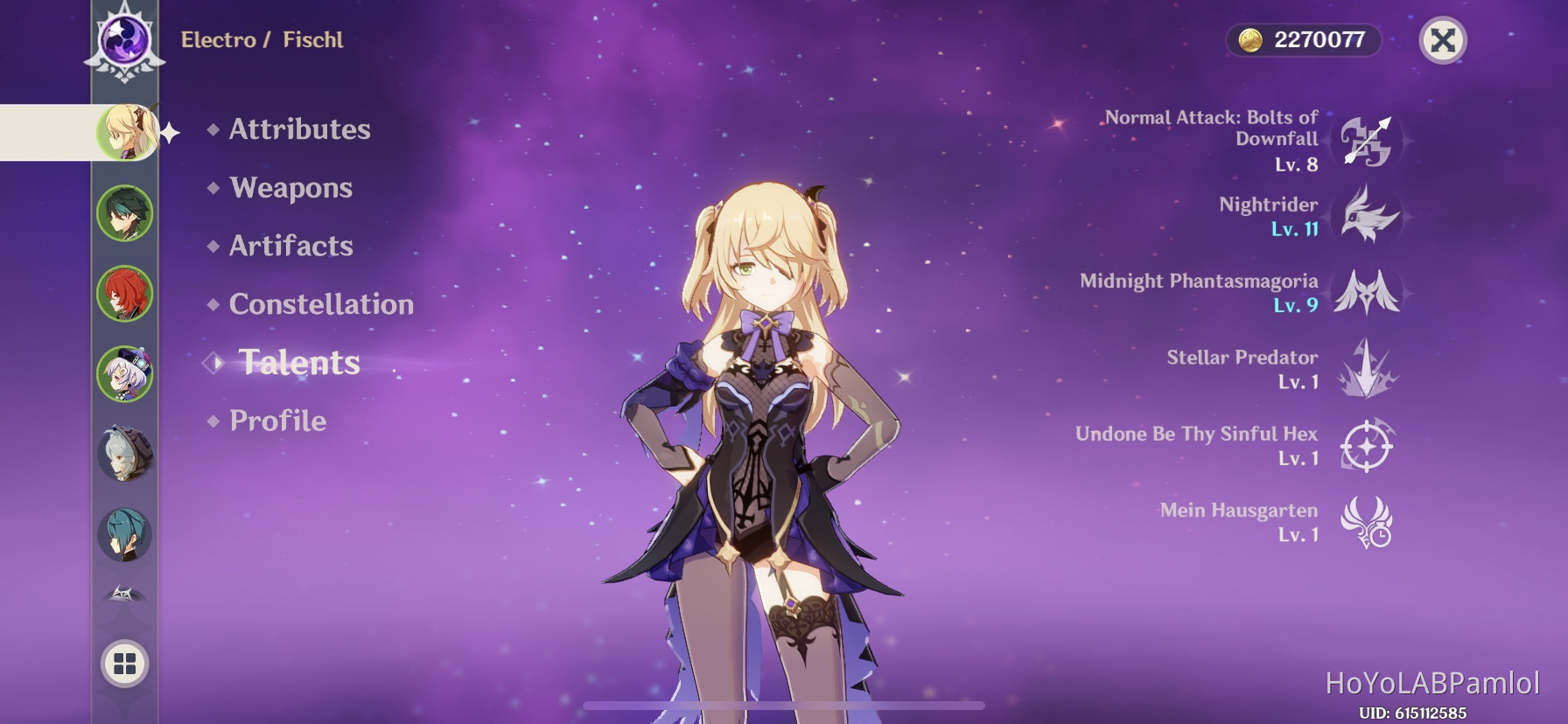Open the Constellation section
Viewport: 1568px width, 724px height.
321,303
